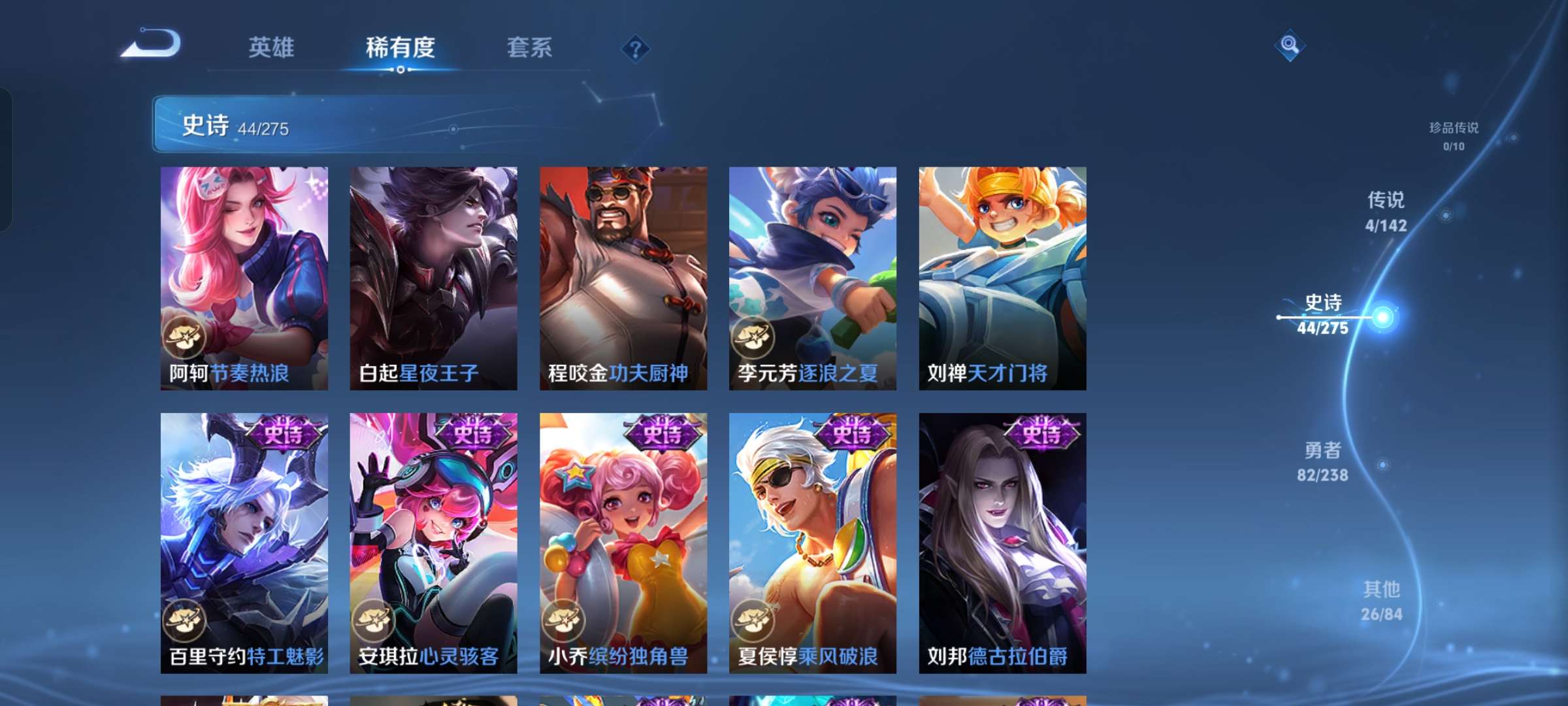
Task: Switch to the 英雄 tab
Action: [271, 47]
